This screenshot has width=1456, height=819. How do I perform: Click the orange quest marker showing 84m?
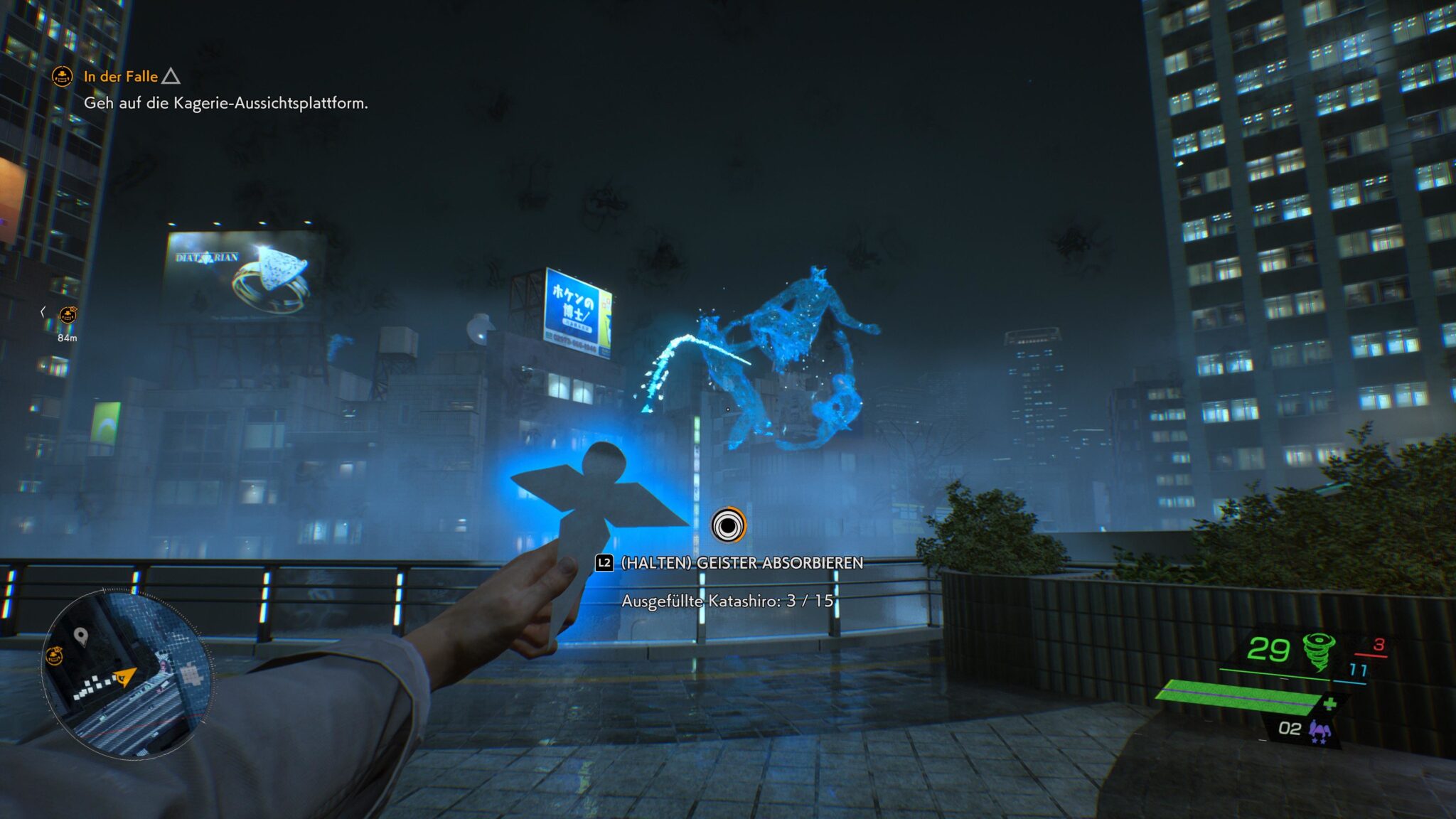[x=68, y=315]
